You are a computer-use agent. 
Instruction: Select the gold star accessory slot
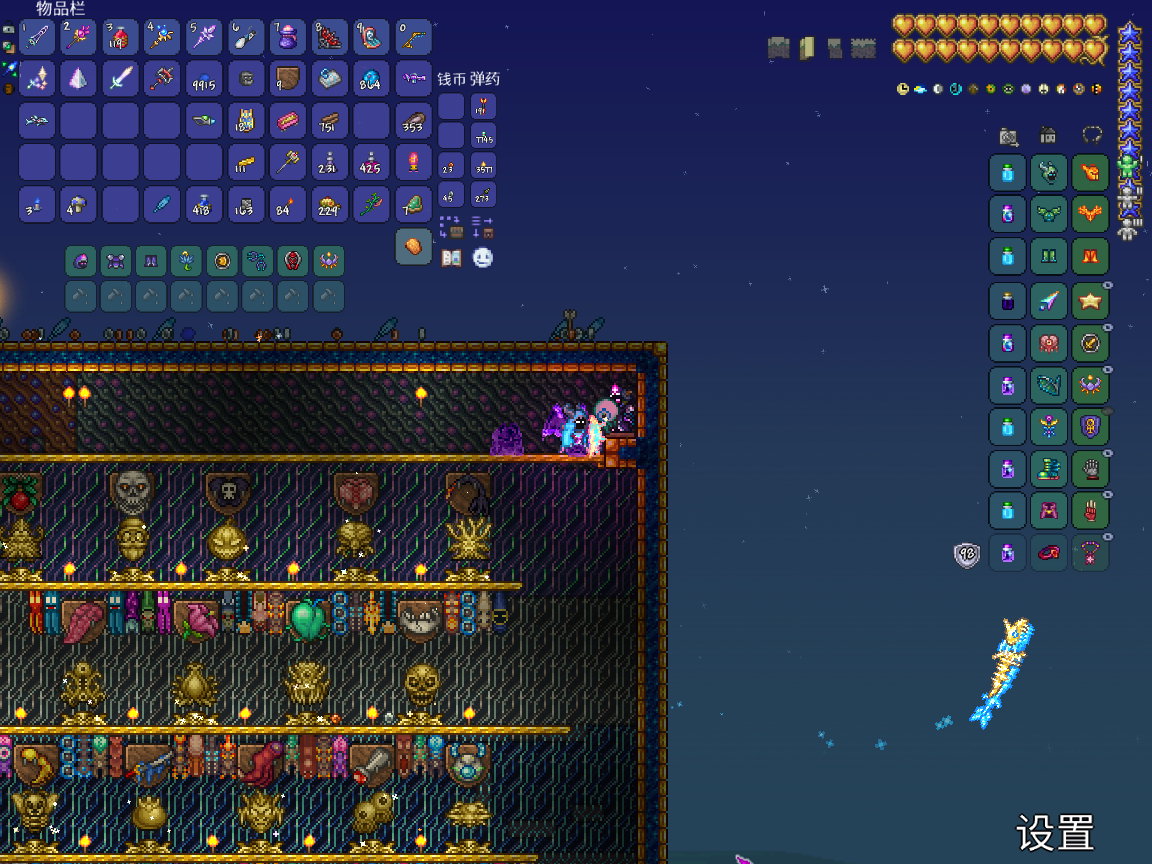coord(1090,300)
